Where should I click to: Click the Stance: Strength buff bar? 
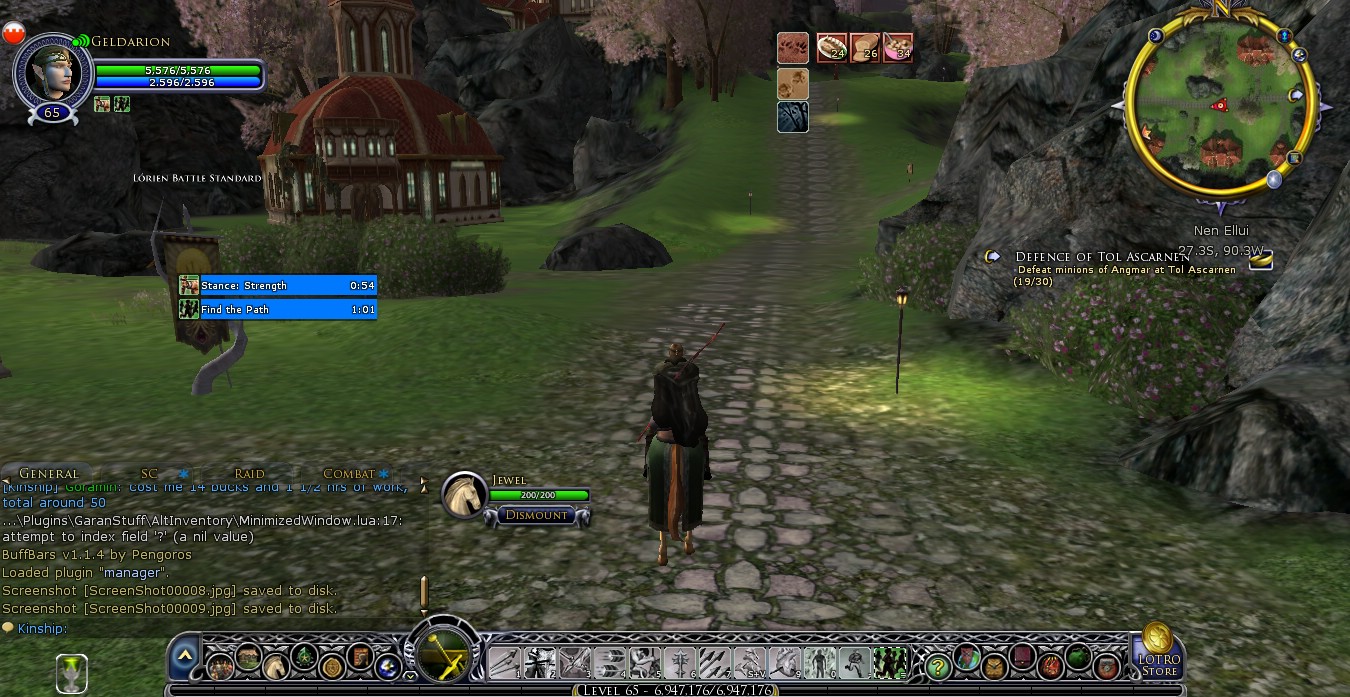pos(278,285)
